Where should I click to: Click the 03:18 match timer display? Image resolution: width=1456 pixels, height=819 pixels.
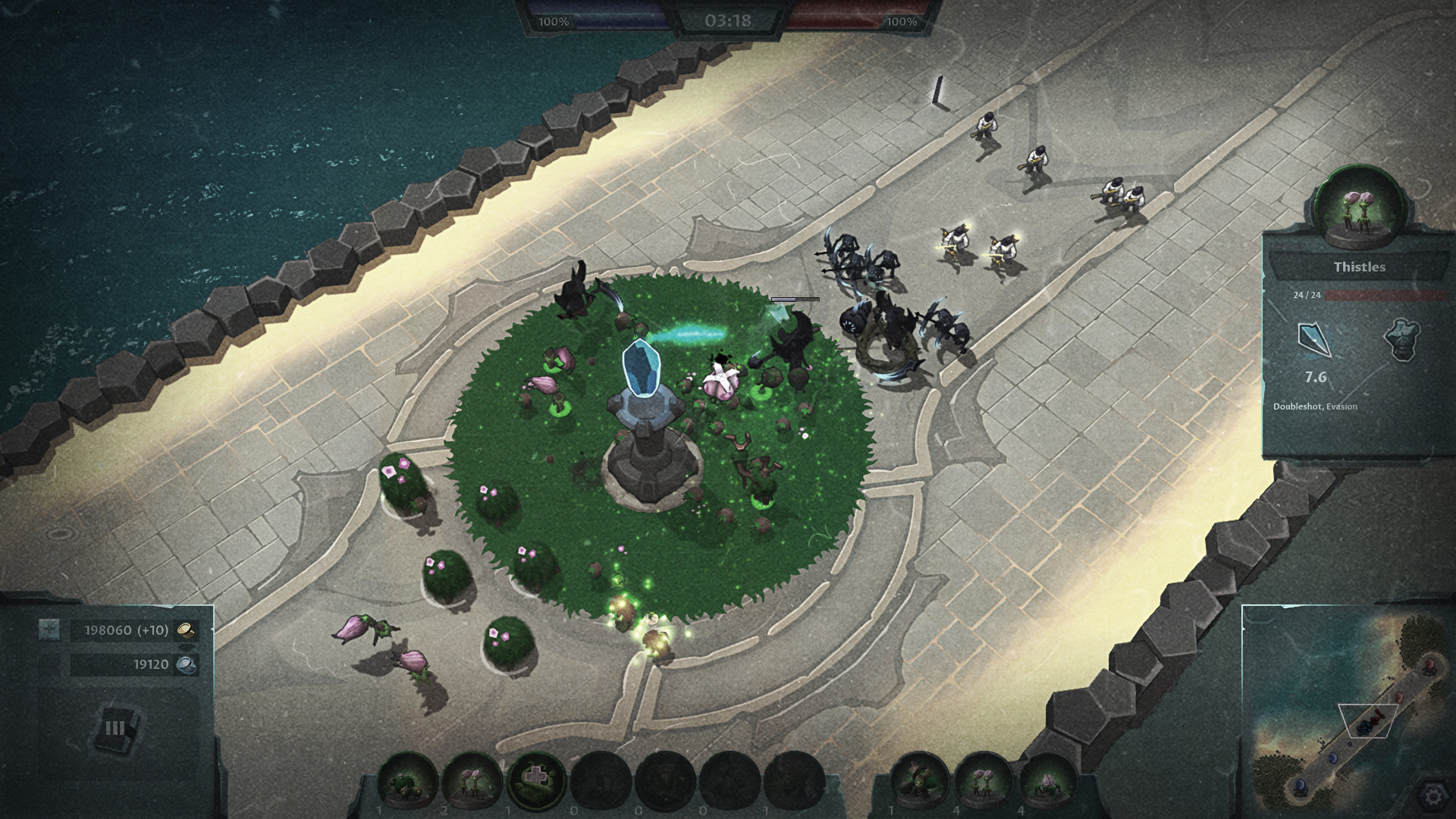(x=726, y=21)
